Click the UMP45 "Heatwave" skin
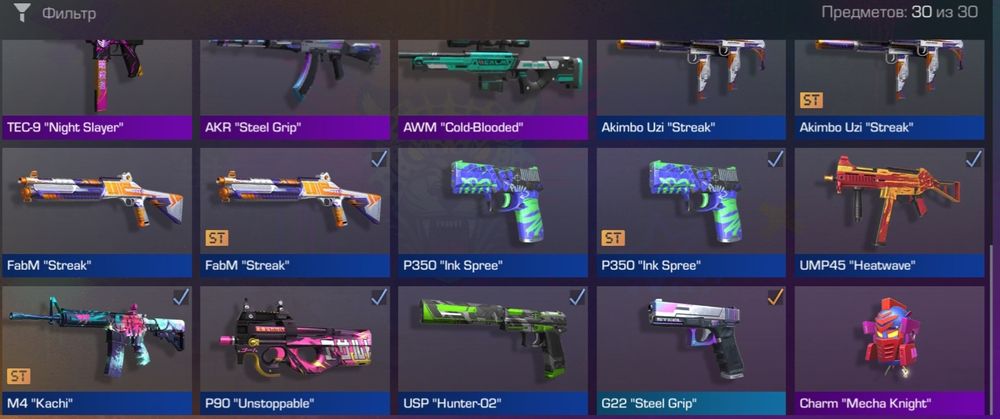This screenshot has width=1000, height=419. [889, 210]
